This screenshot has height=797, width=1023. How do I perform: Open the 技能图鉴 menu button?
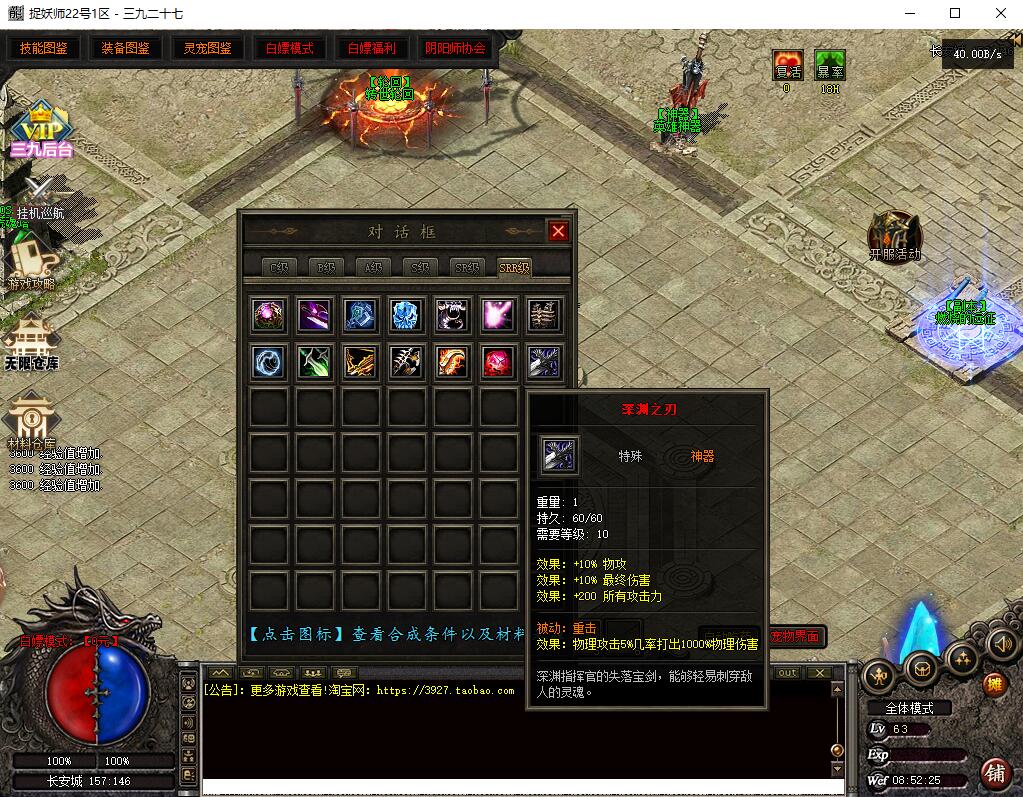tap(45, 48)
